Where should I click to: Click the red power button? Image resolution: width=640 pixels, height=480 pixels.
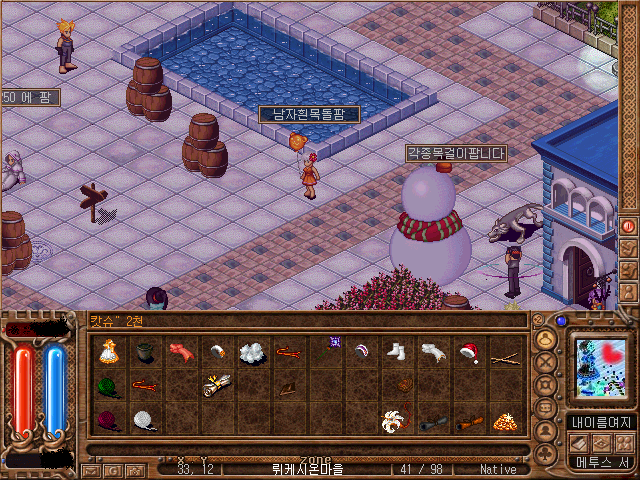tap(628, 226)
